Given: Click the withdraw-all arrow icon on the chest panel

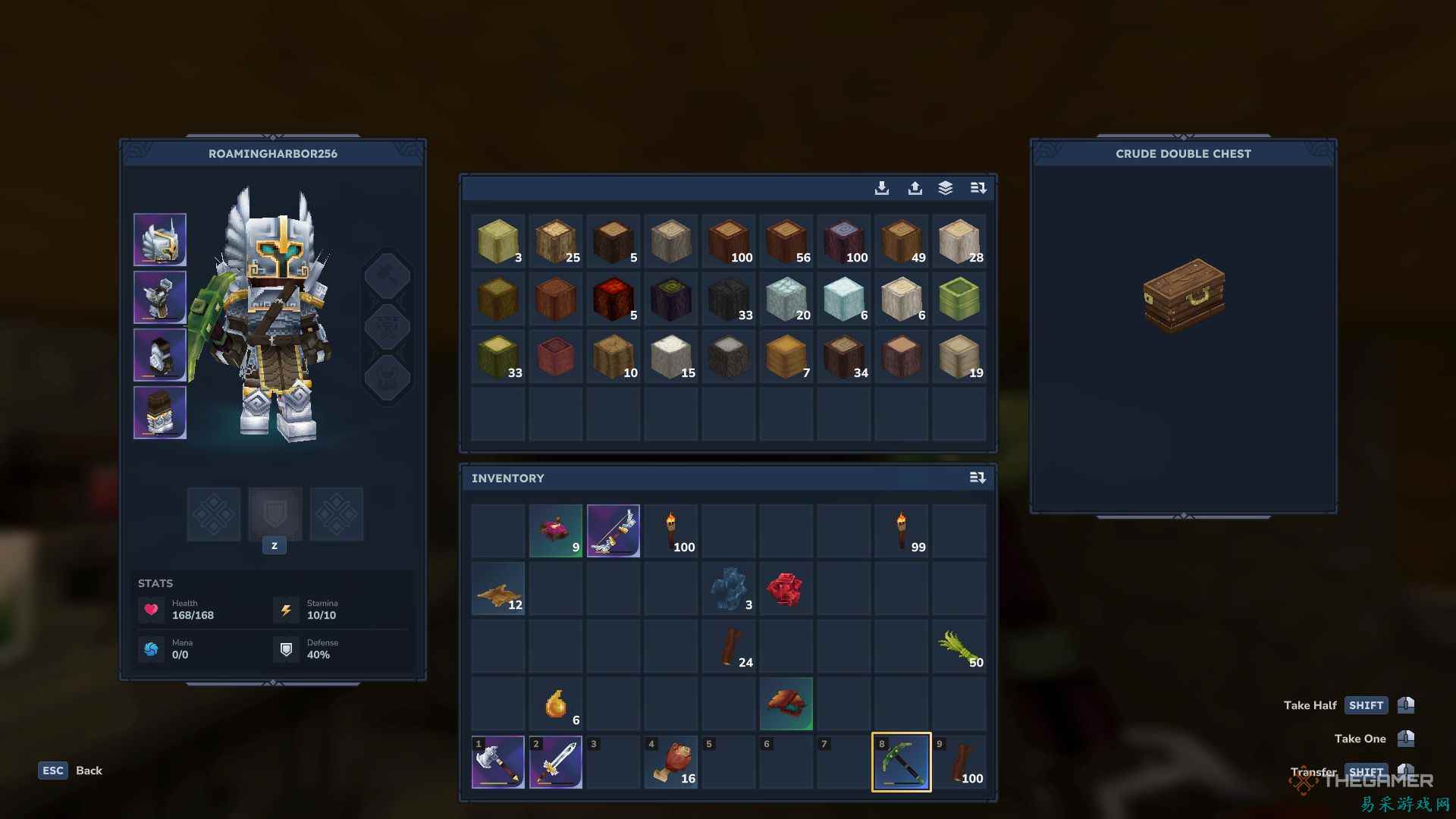Looking at the screenshot, I should tap(915, 188).
